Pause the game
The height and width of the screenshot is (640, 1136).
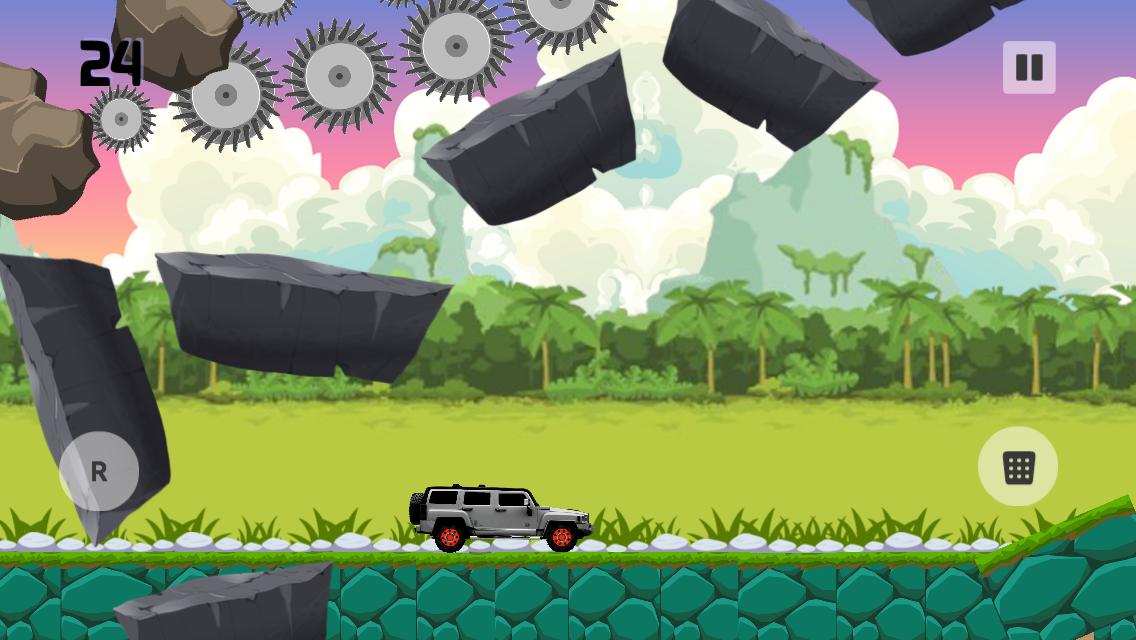1029,68
